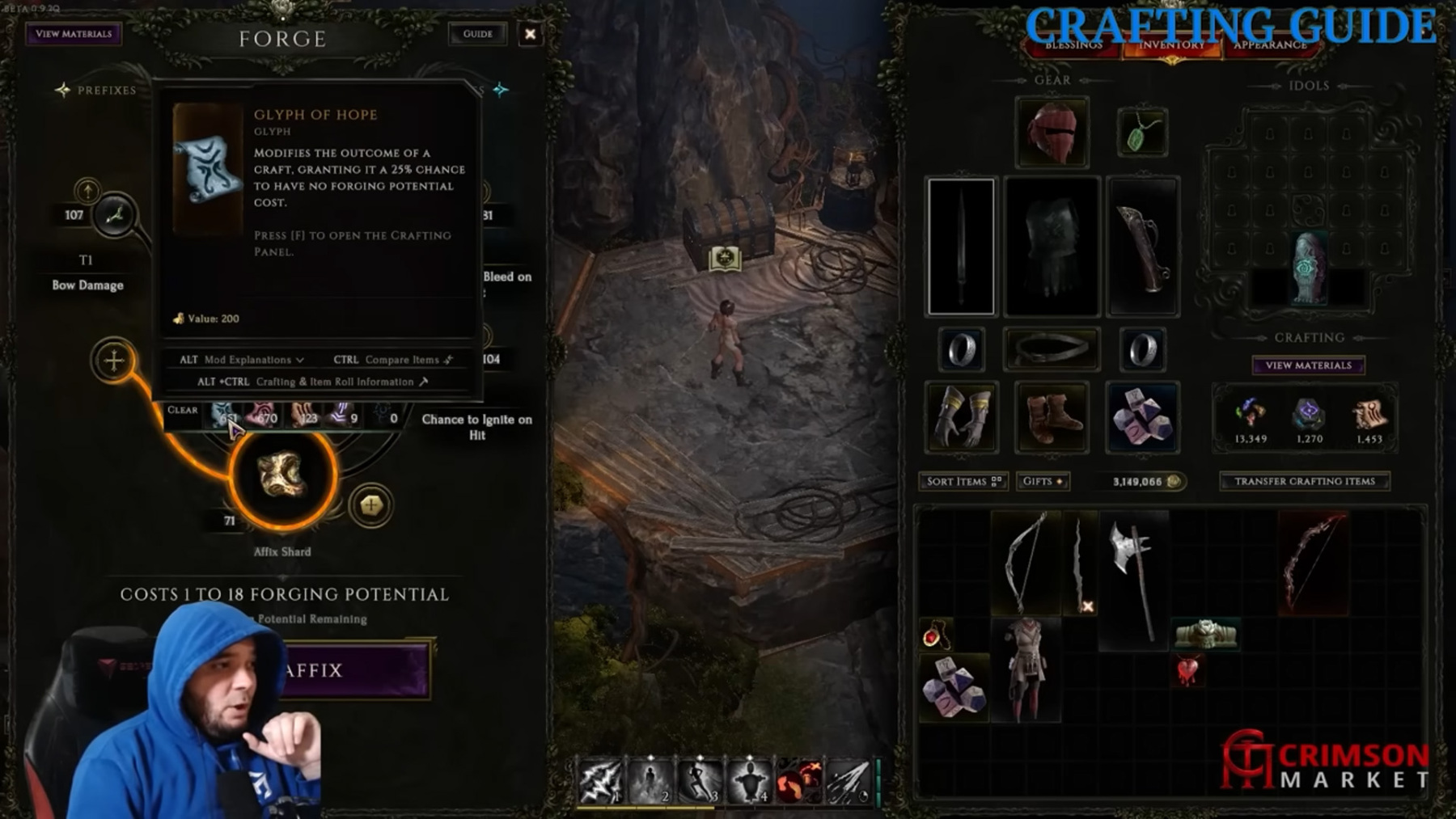The image size is (1456, 819).
Task: Click the red bow in the inventory
Action: (1312, 562)
